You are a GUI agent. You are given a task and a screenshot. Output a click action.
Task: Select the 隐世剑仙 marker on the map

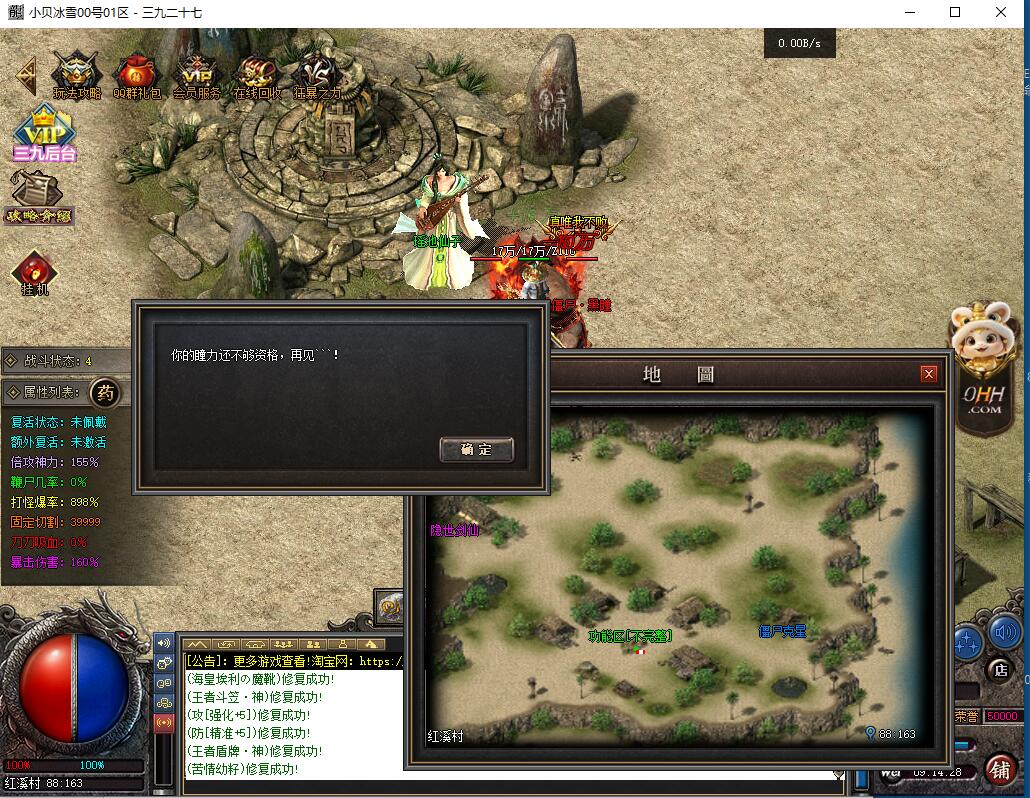click(454, 531)
